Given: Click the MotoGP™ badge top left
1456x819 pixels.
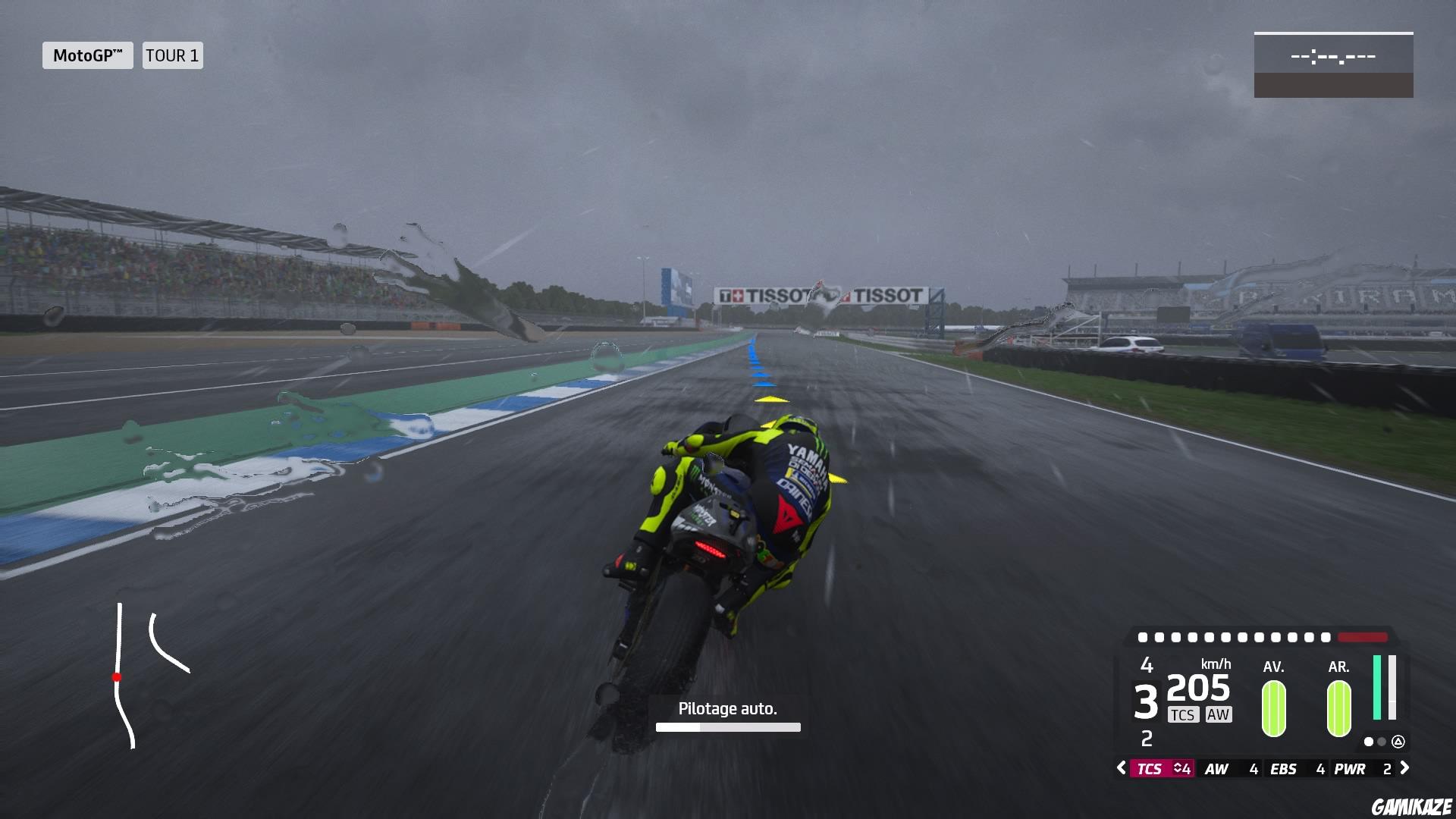Looking at the screenshot, I should point(86,55).
